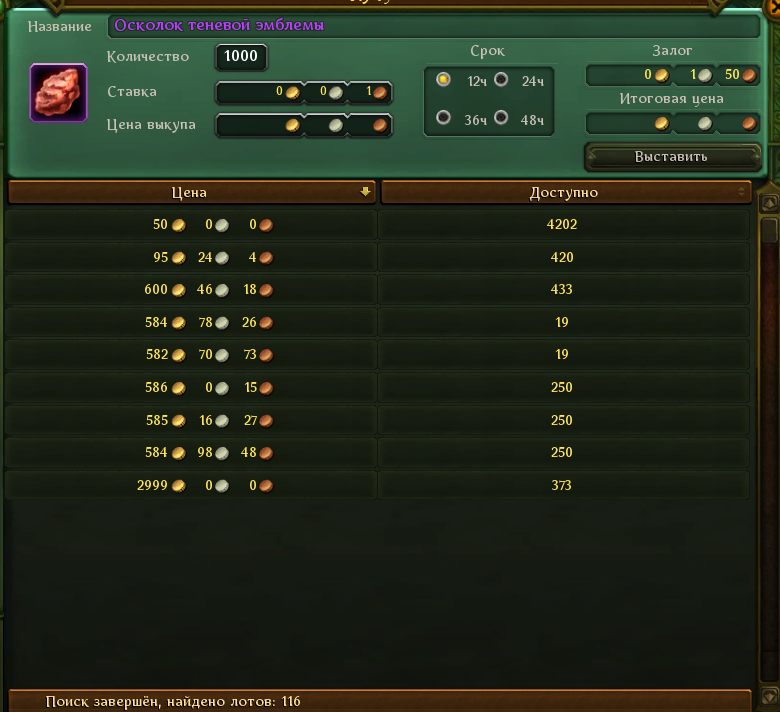Select the 36ч duration option
The image size is (780, 712).
(444, 119)
